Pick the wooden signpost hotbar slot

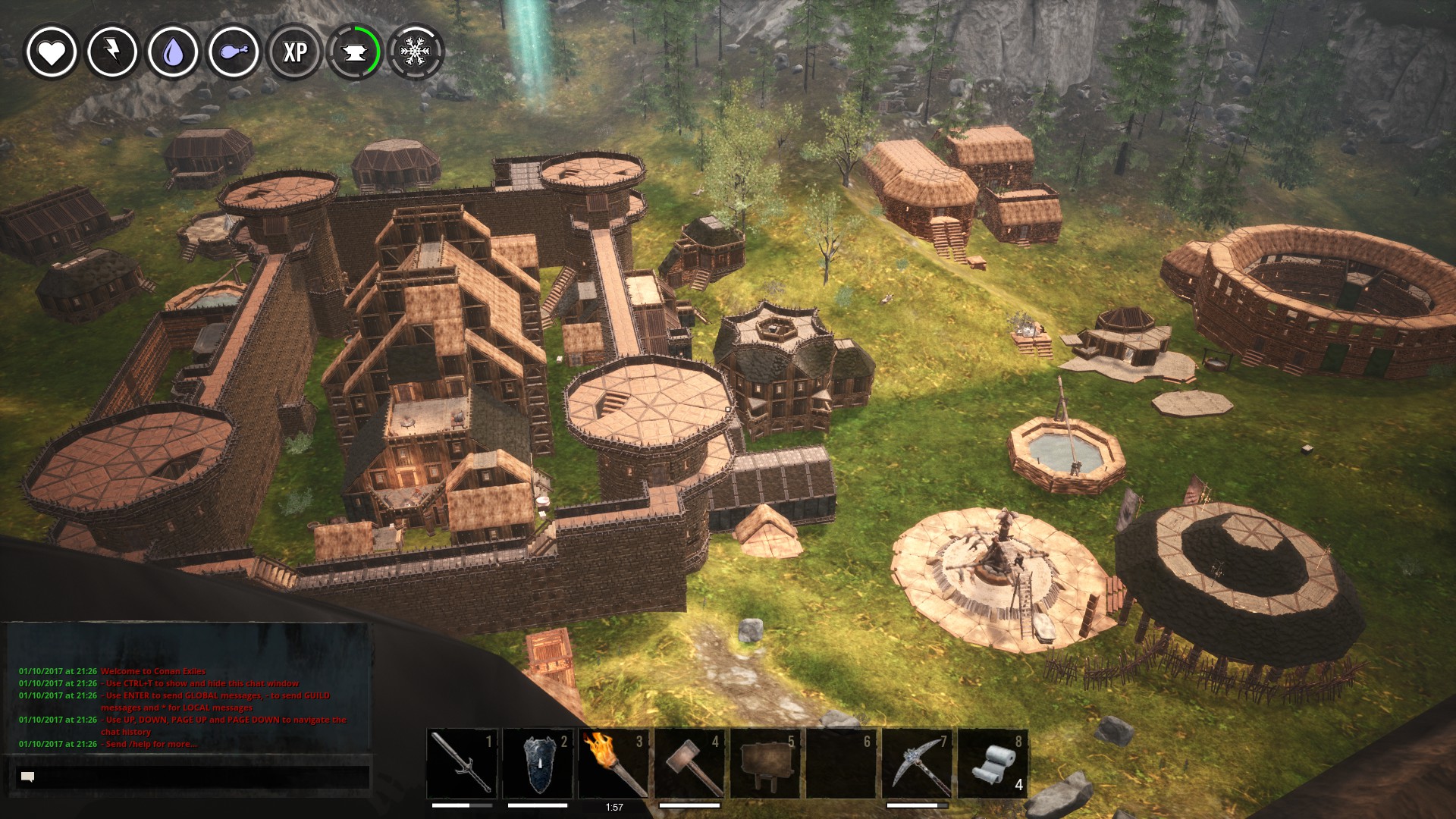pos(765,763)
